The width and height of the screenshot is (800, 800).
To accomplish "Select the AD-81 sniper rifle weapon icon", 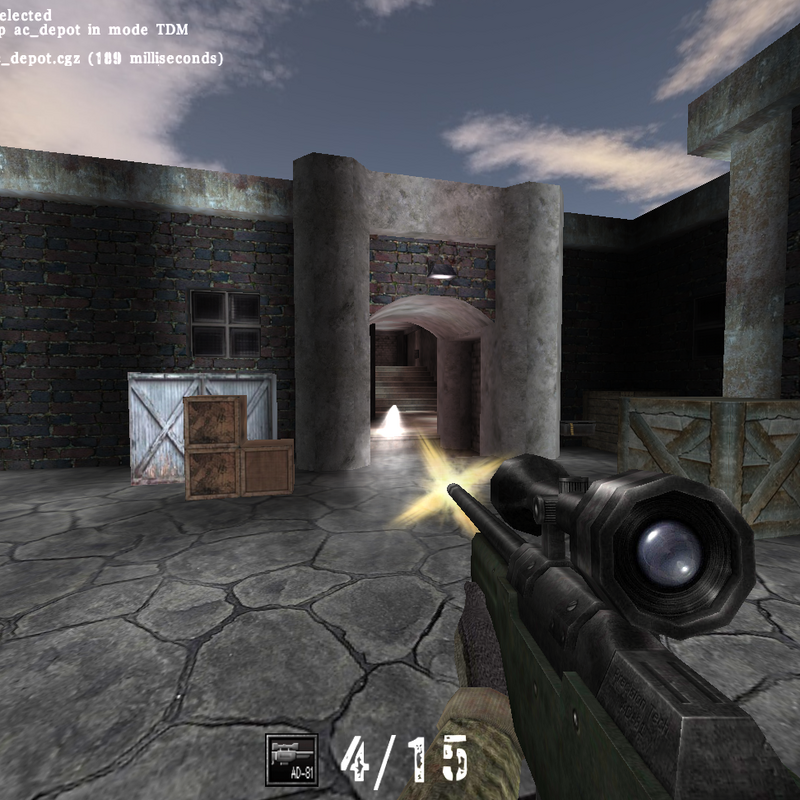I will point(292,760).
